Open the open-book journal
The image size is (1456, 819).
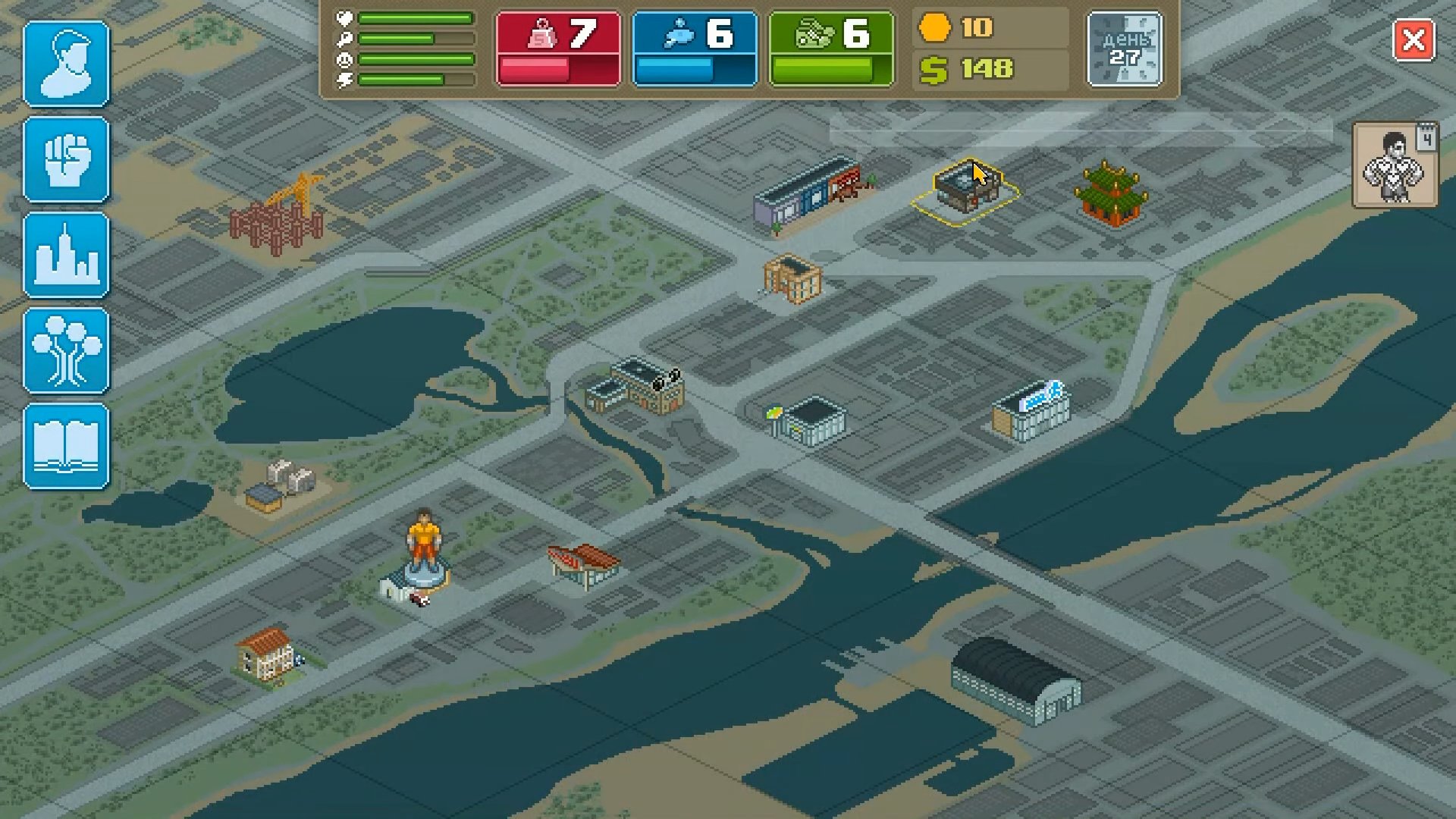tap(67, 447)
